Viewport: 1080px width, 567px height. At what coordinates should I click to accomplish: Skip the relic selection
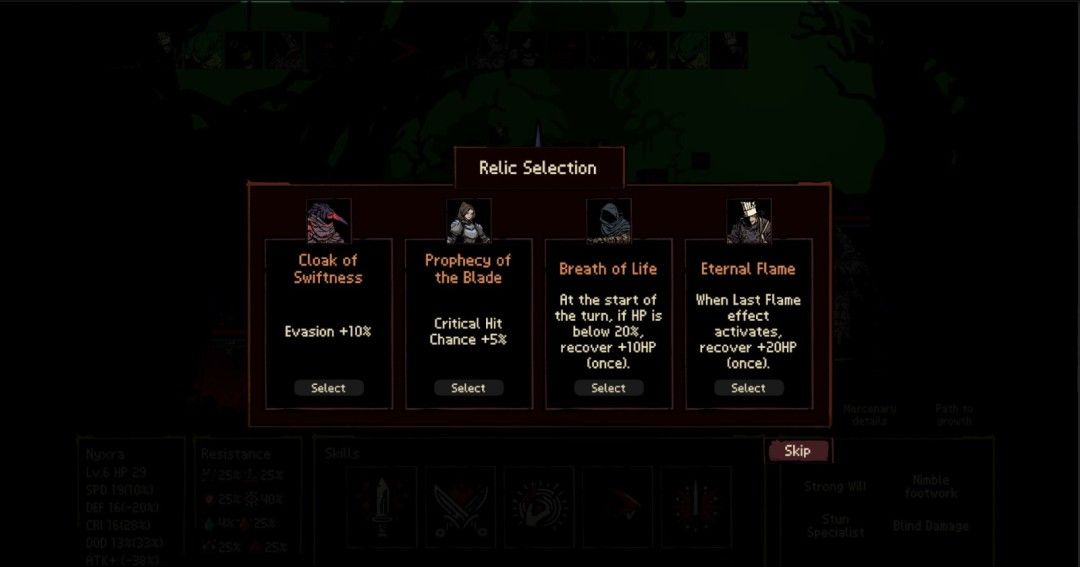click(797, 451)
